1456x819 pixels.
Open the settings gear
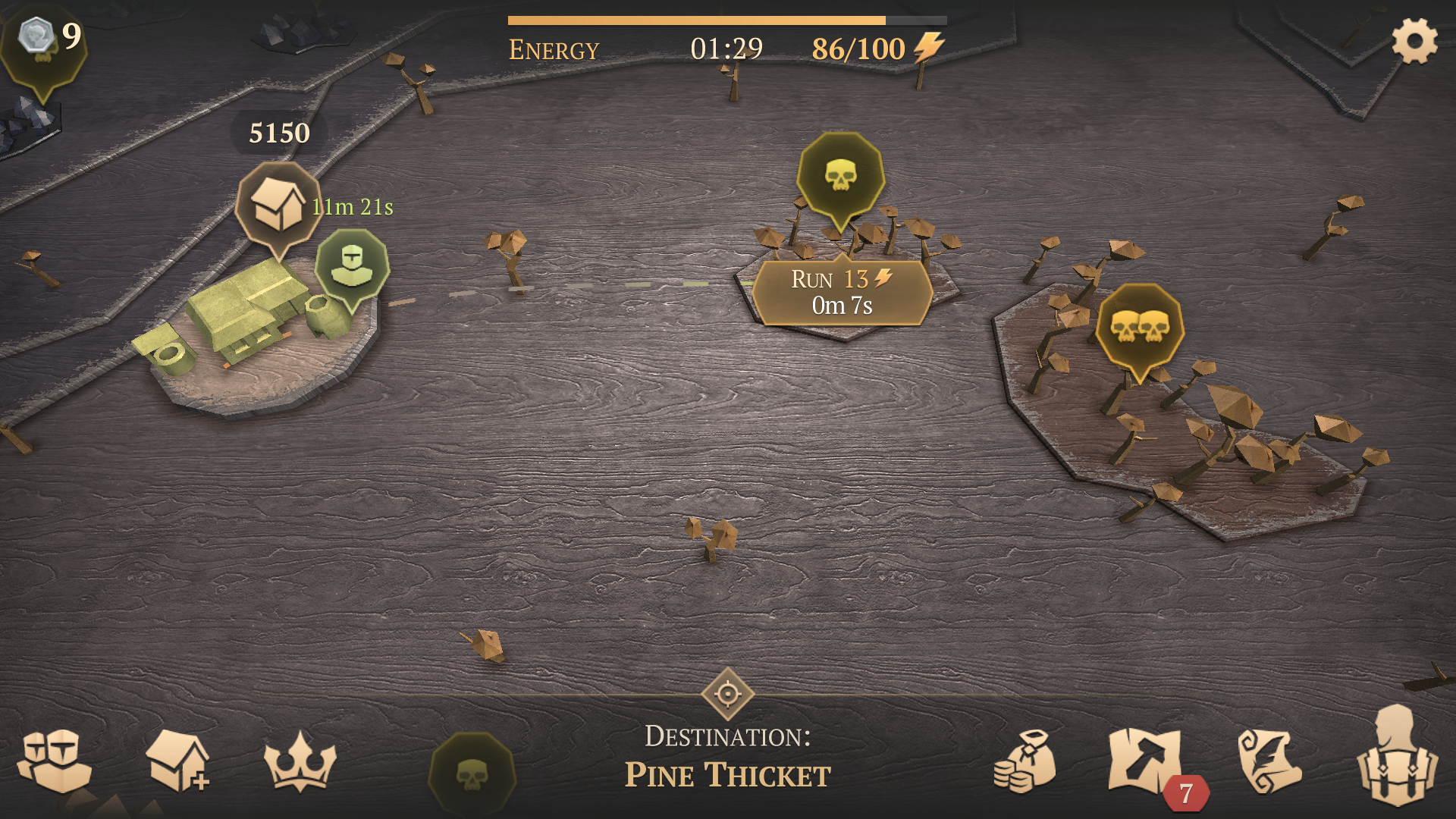(x=1414, y=41)
